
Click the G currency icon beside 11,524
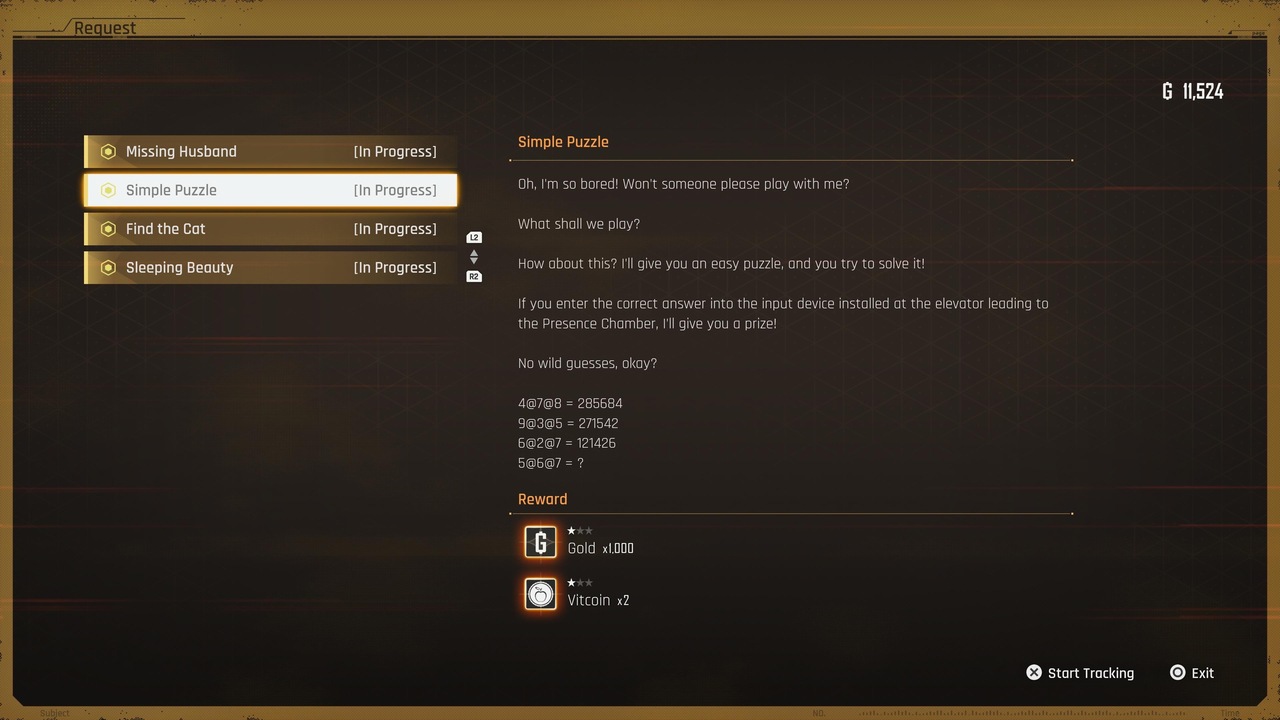click(1166, 91)
